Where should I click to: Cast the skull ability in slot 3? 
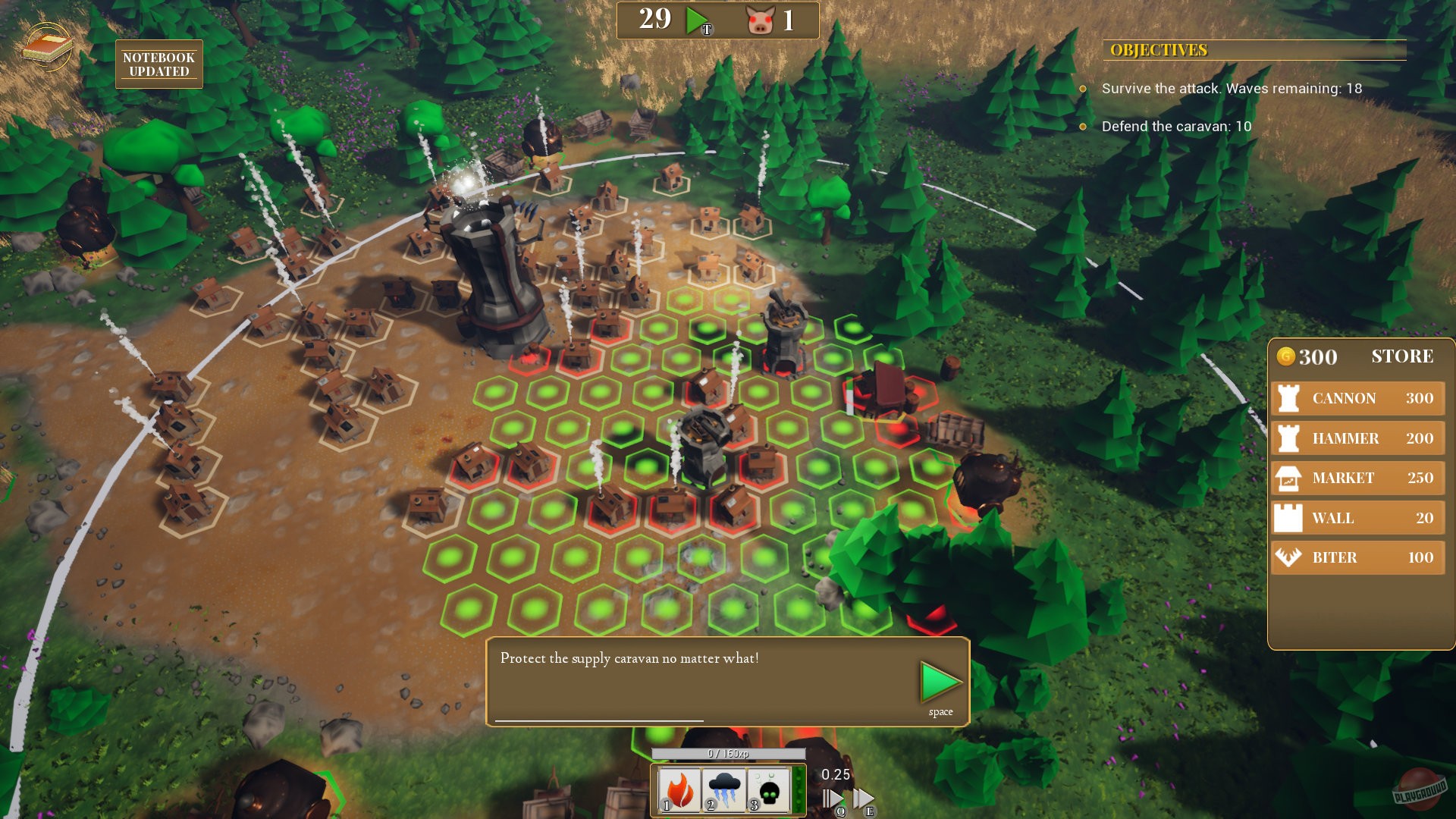tap(767, 789)
